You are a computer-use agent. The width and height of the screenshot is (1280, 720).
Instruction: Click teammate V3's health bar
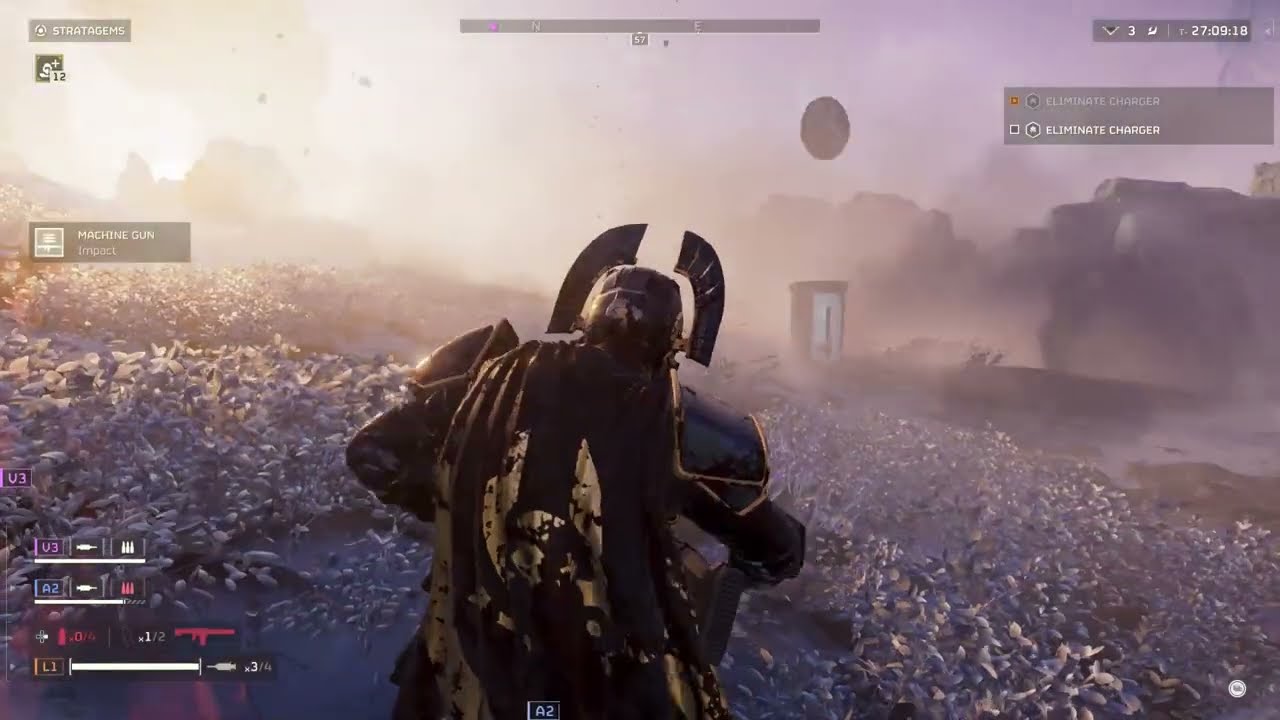tap(88, 559)
